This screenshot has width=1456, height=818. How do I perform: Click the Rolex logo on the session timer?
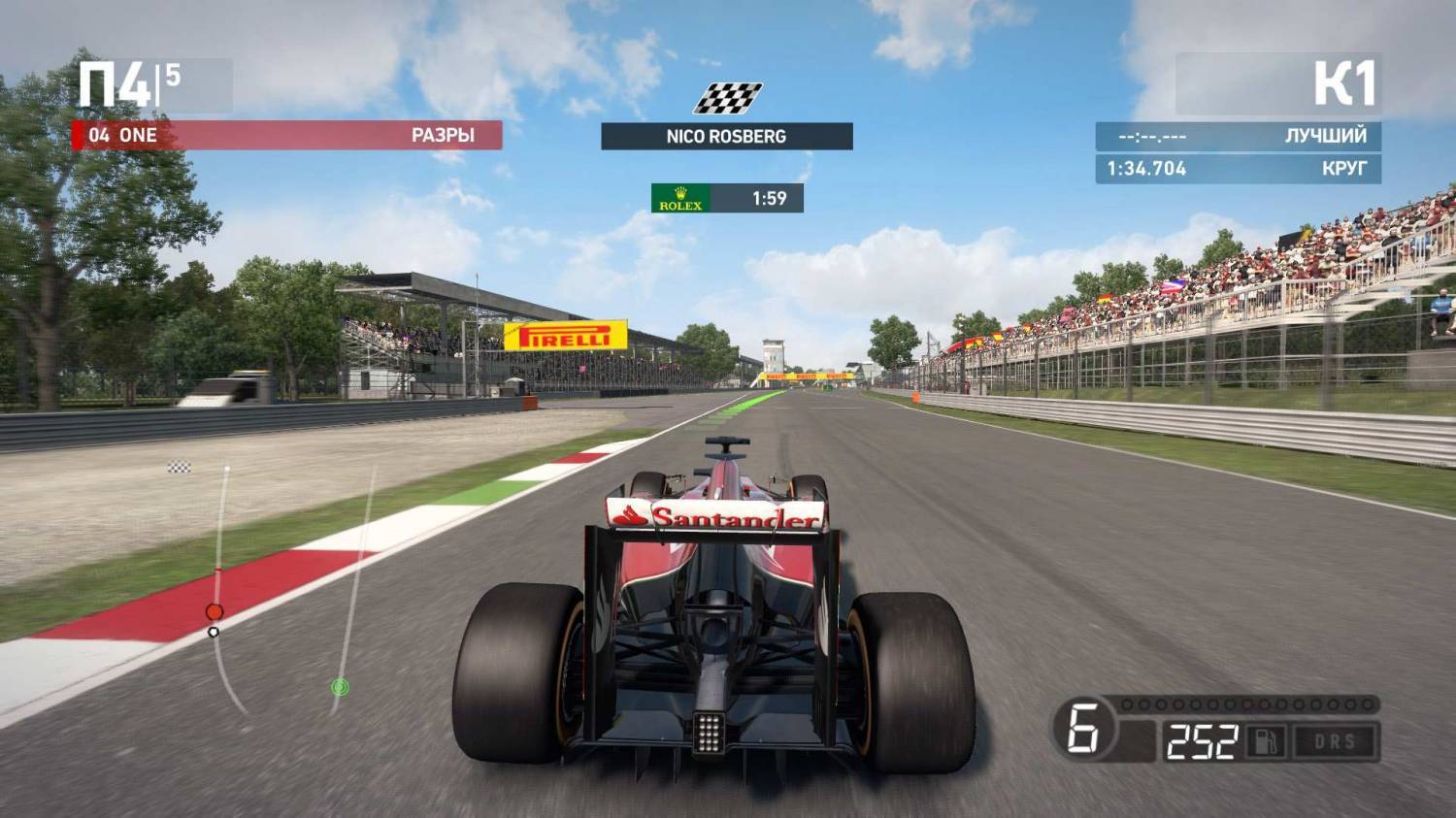[x=680, y=198]
